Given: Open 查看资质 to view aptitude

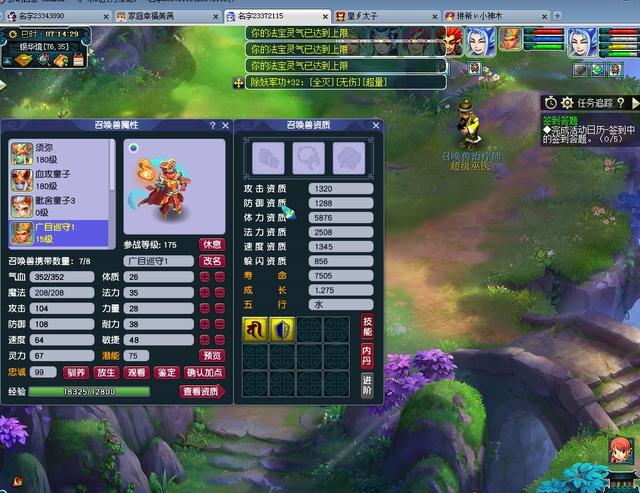Looking at the screenshot, I should (x=202, y=392).
